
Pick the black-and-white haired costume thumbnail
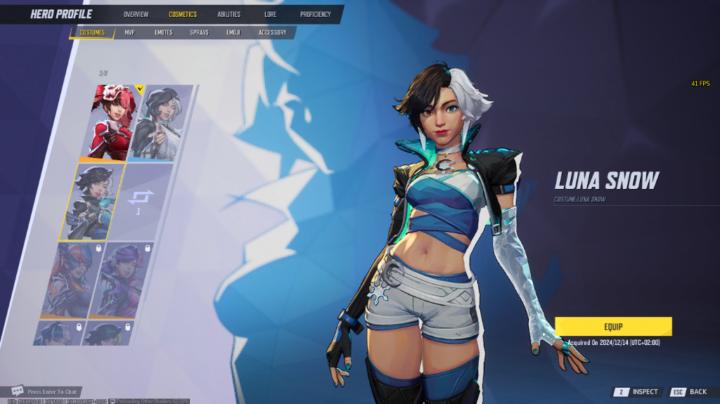(155, 122)
